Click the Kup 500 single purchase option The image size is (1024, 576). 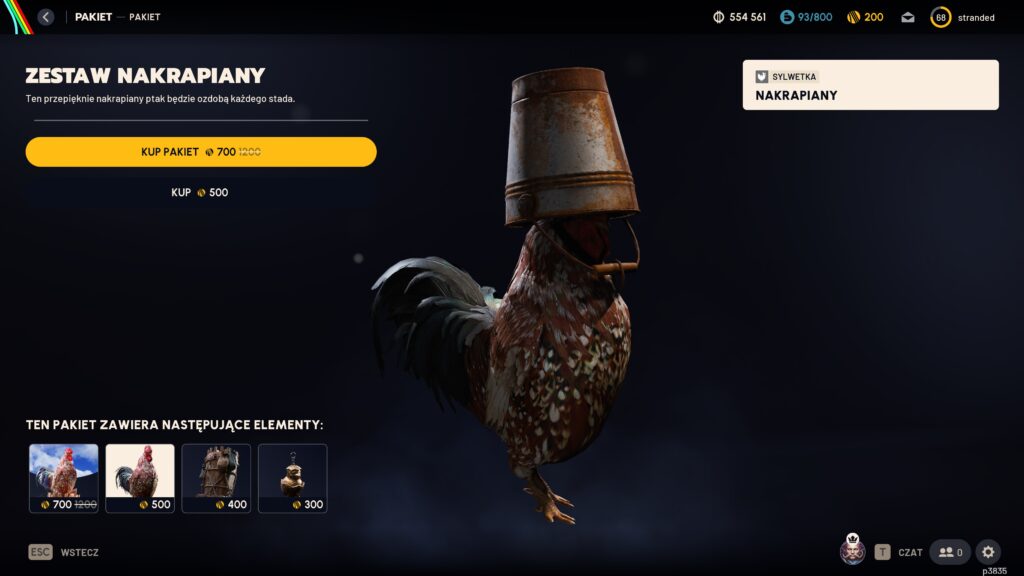pos(200,192)
